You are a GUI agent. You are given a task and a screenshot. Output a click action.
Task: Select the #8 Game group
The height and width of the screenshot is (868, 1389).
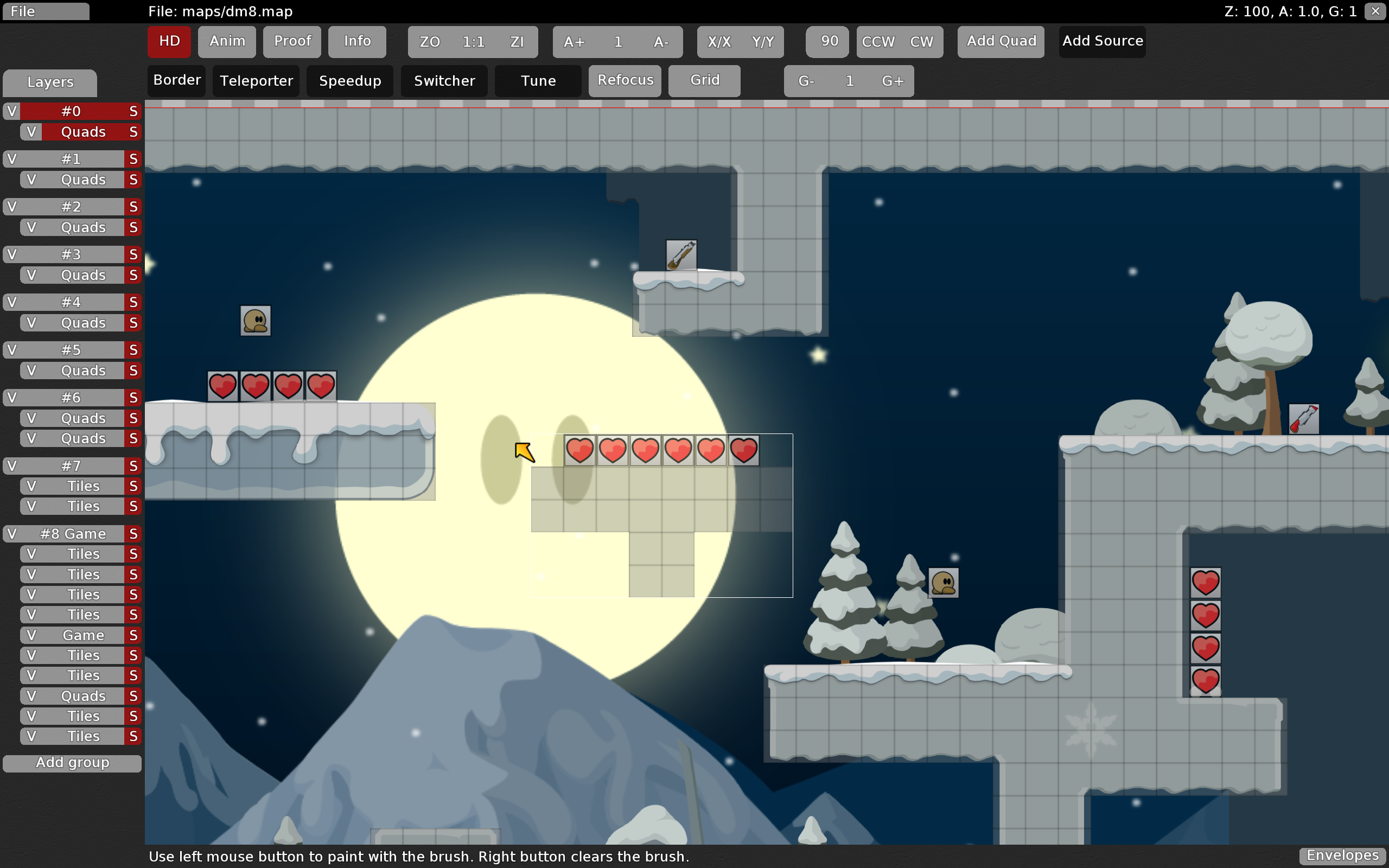[x=73, y=534]
